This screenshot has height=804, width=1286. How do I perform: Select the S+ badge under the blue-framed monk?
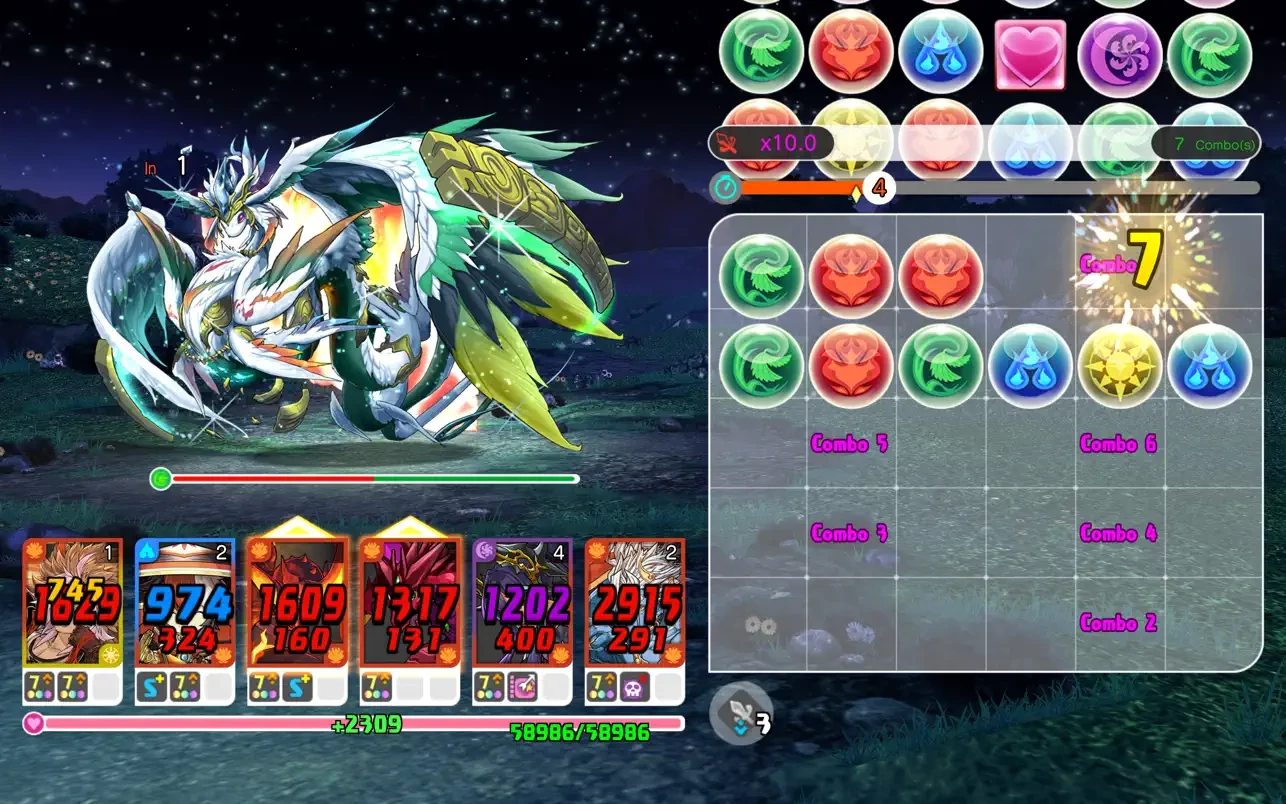pos(154,686)
